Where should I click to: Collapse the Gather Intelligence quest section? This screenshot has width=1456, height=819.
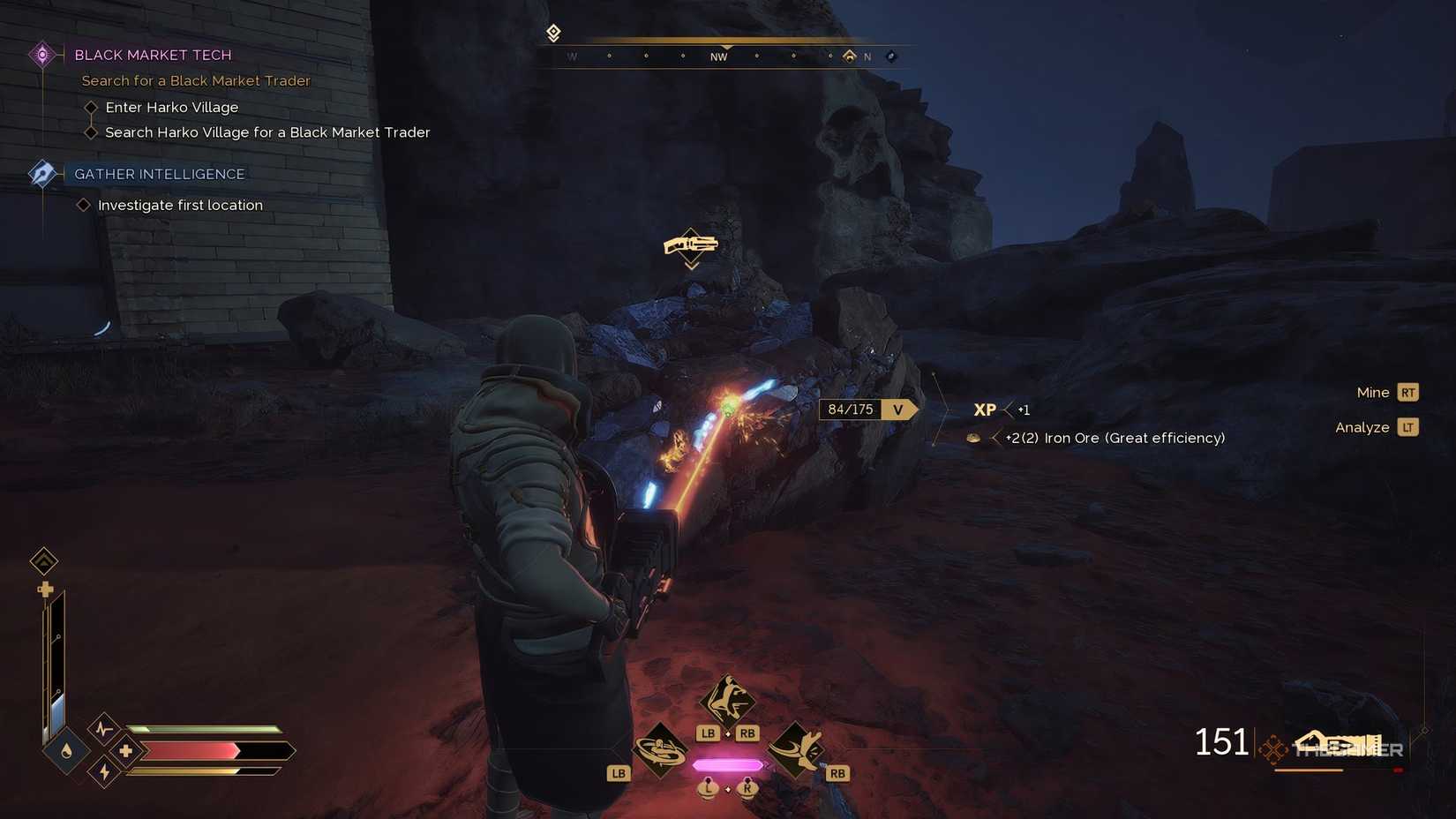coord(41,173)
